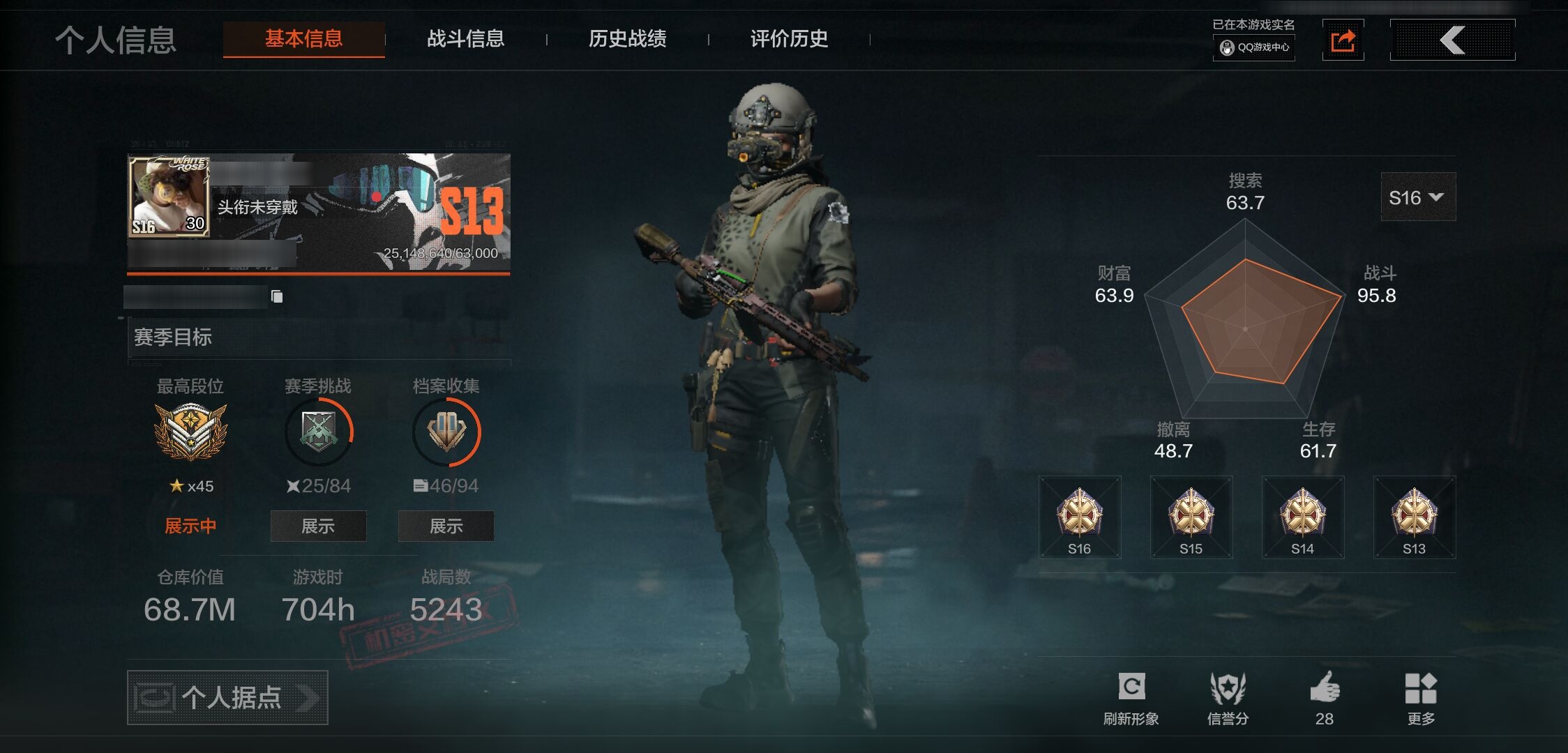
Task: Select the 评价历史 tab
Action: coord(789,39)
